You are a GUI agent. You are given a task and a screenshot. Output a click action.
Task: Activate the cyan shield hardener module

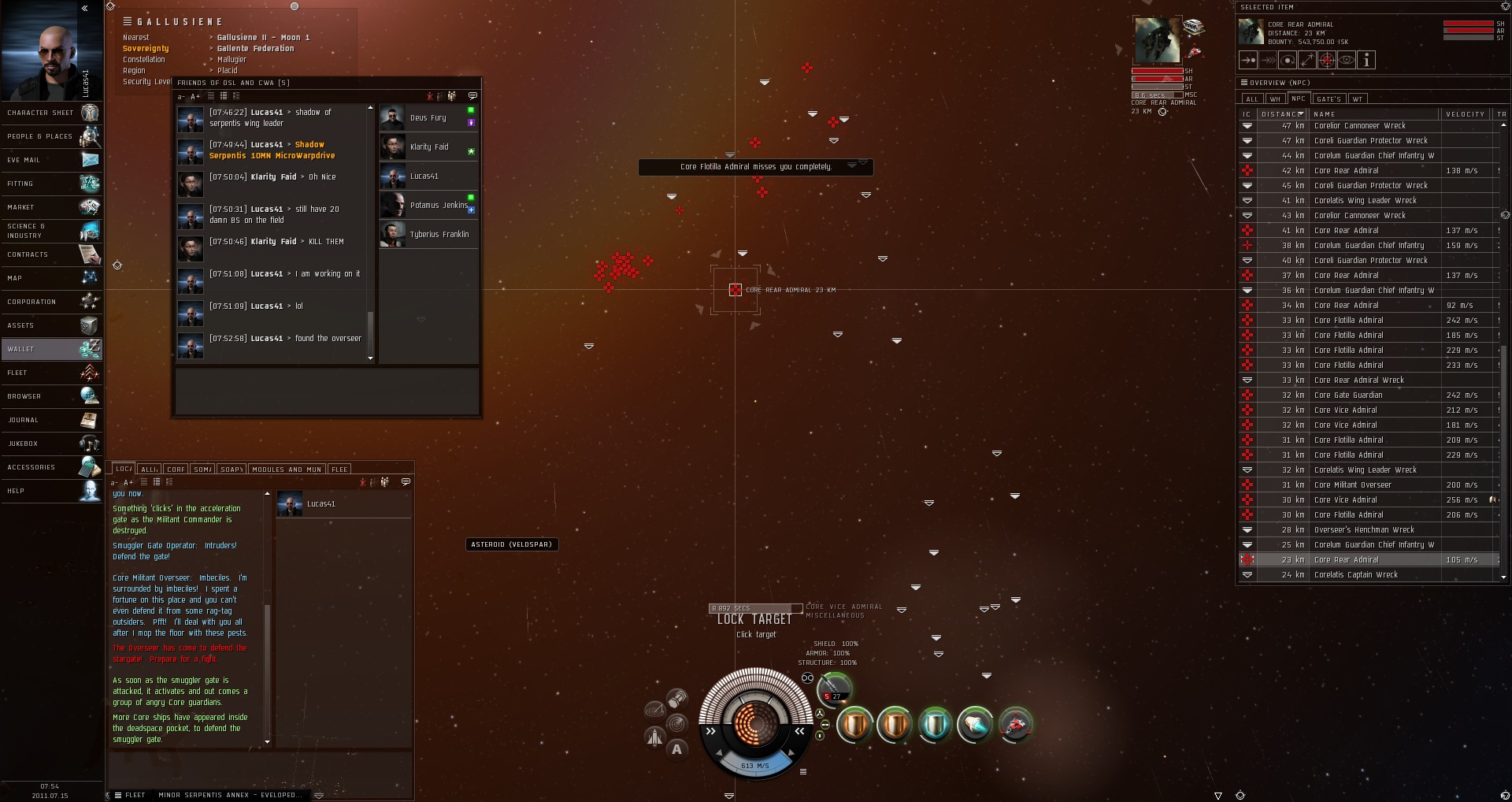click(935, 724)
